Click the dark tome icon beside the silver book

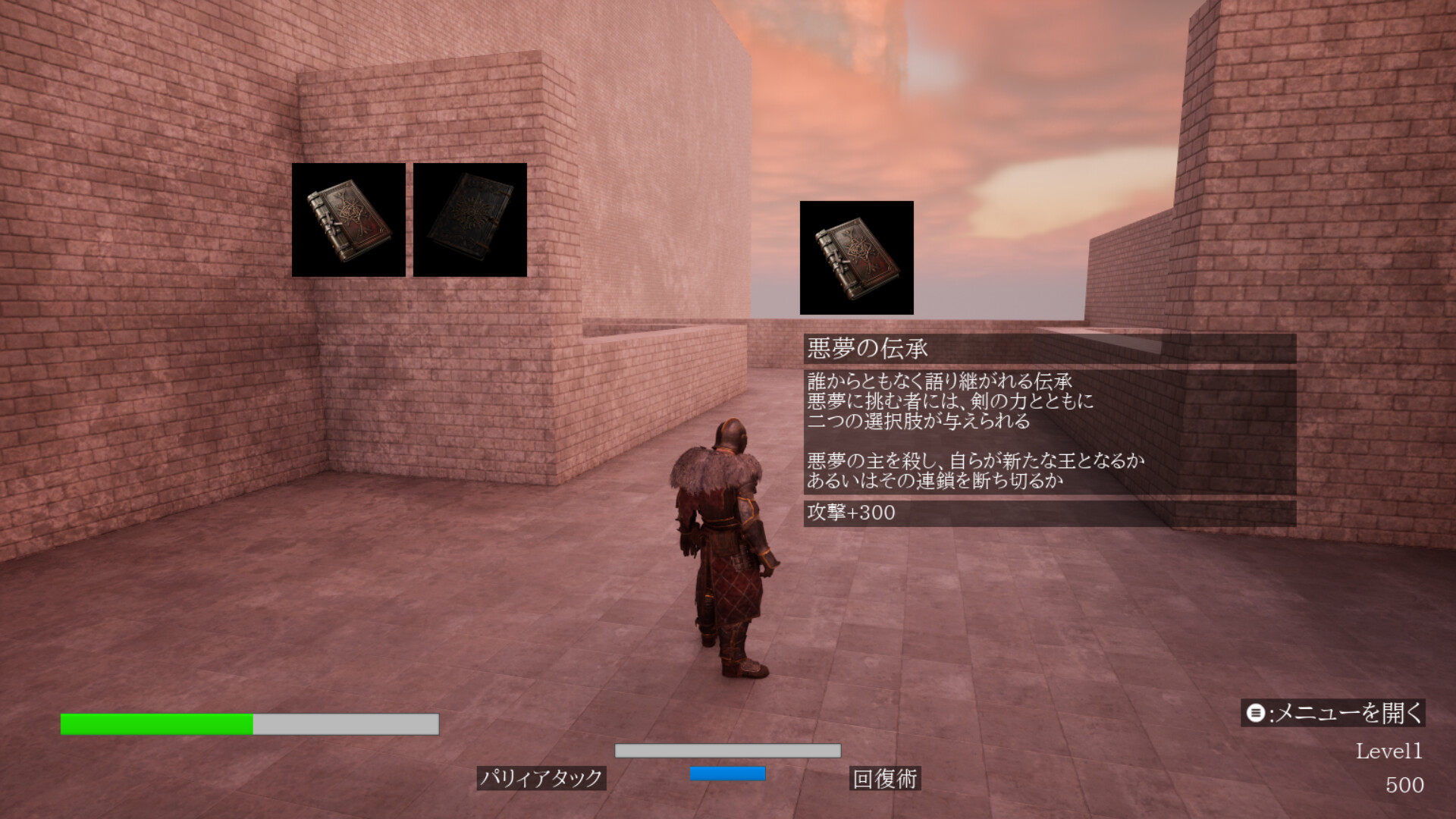point(470,220)
